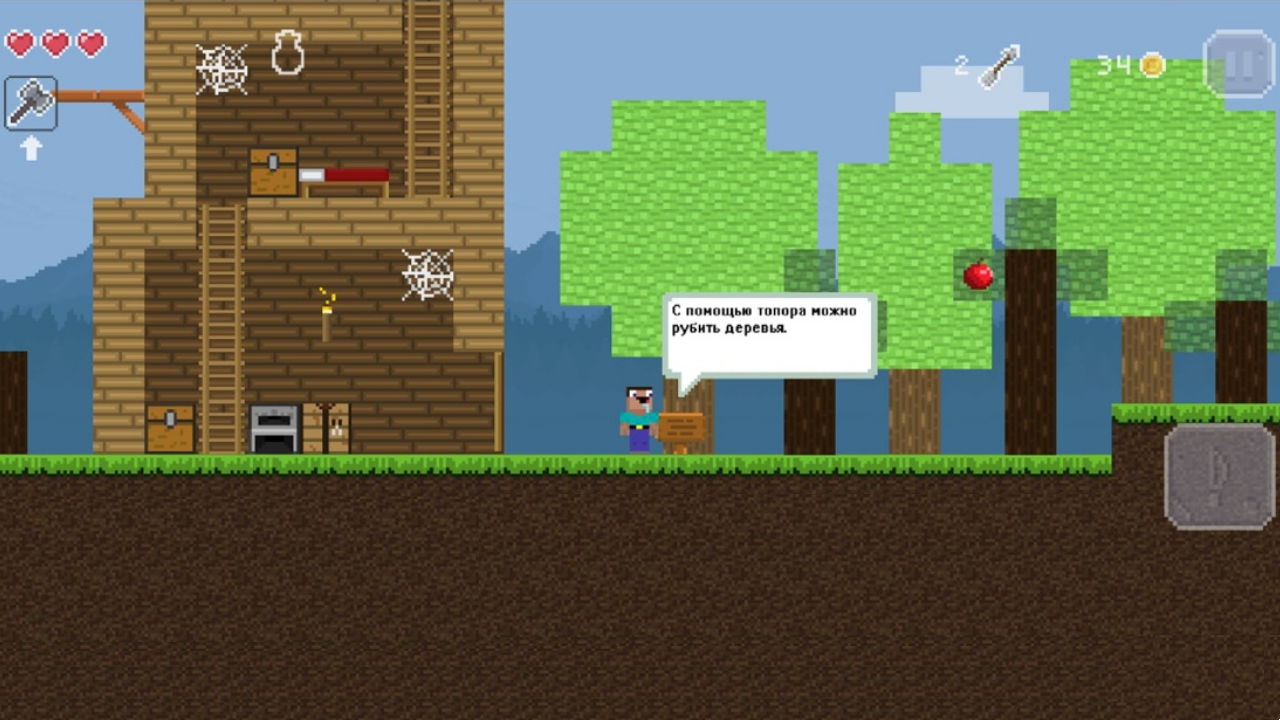
Task: Click the gold coin currency icon
Action: click(x=1152, y=62)
